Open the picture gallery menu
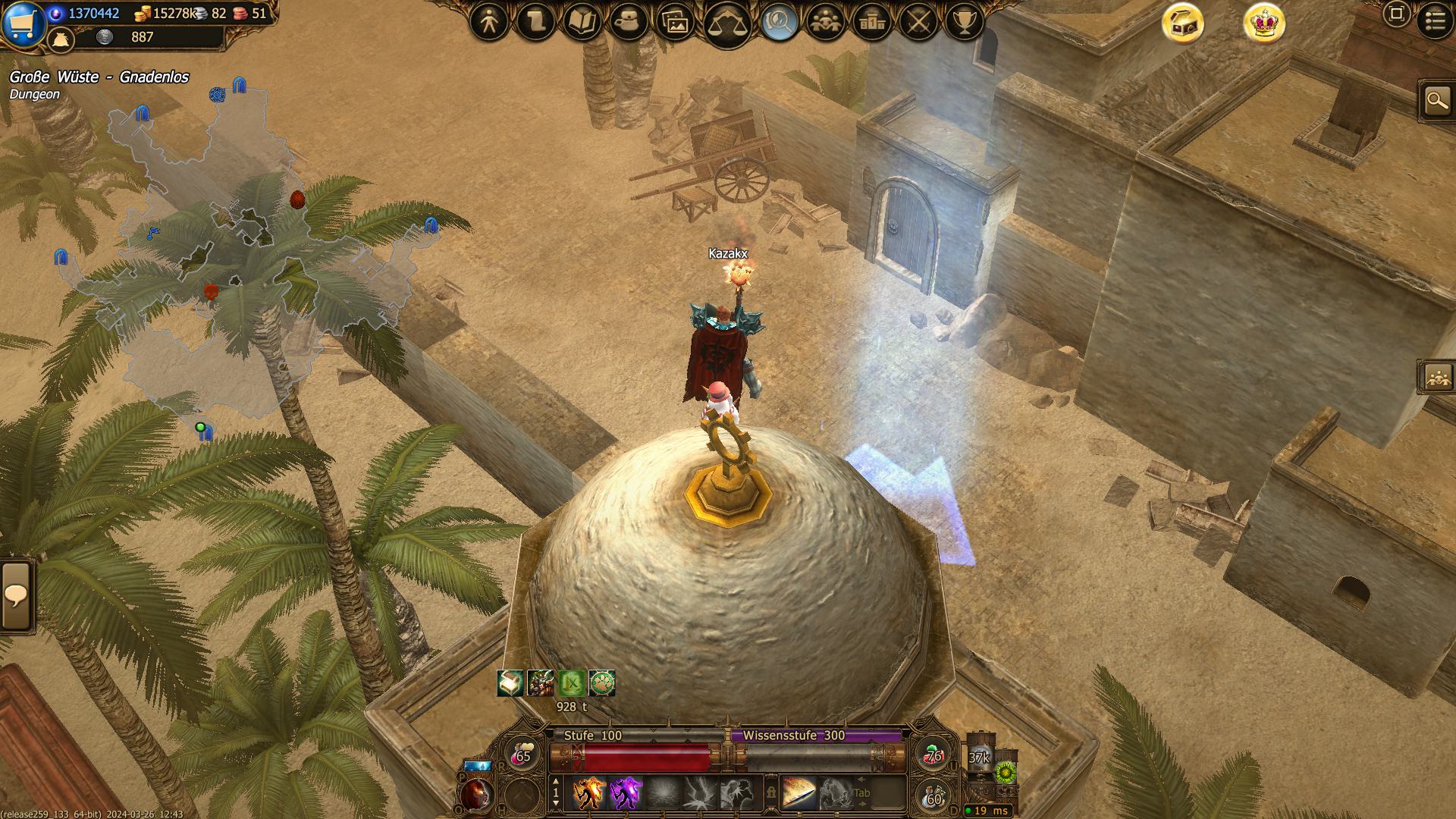 tap(674, 23)
